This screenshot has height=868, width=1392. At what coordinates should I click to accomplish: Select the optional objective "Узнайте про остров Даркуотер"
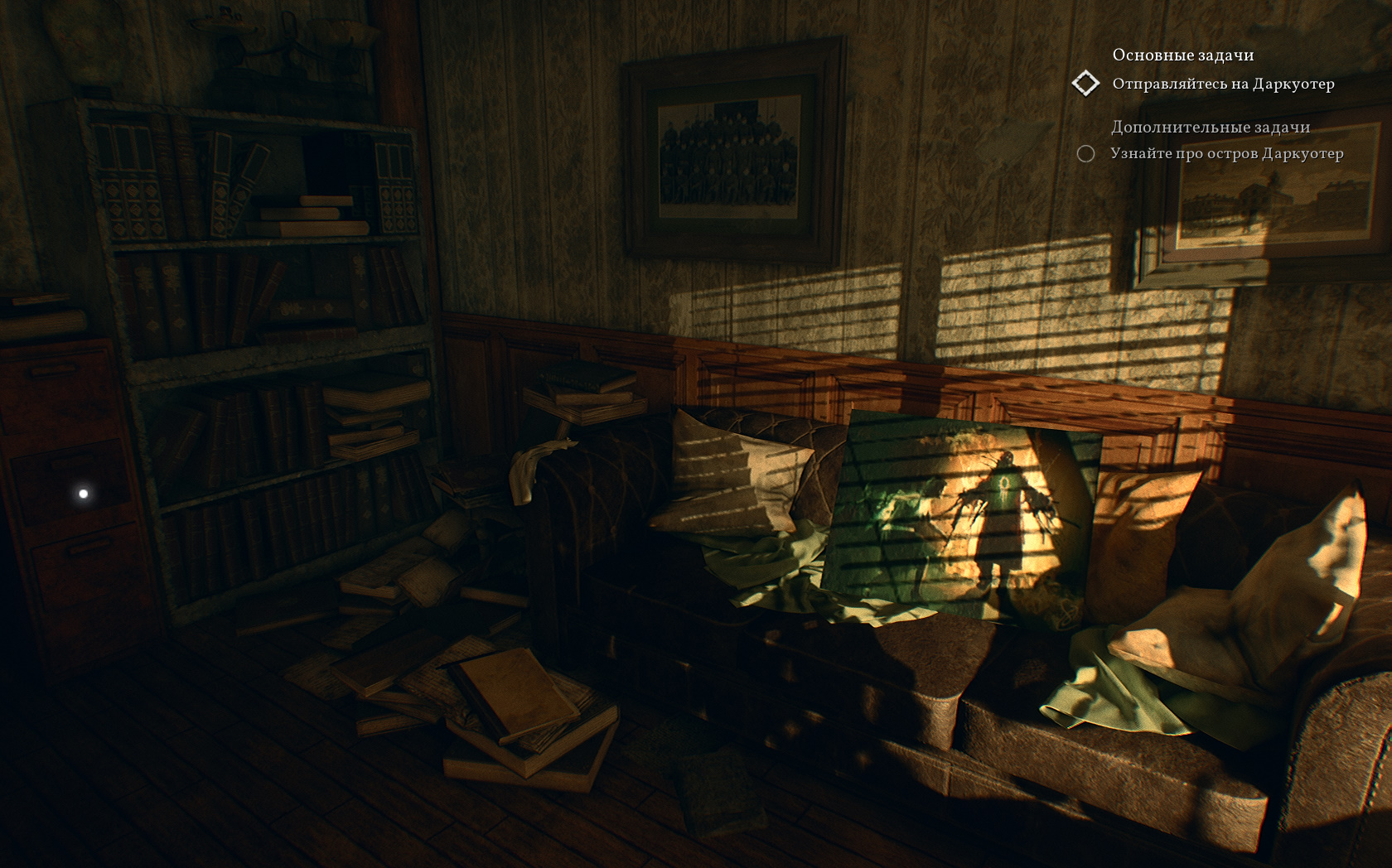point(1226,153)
